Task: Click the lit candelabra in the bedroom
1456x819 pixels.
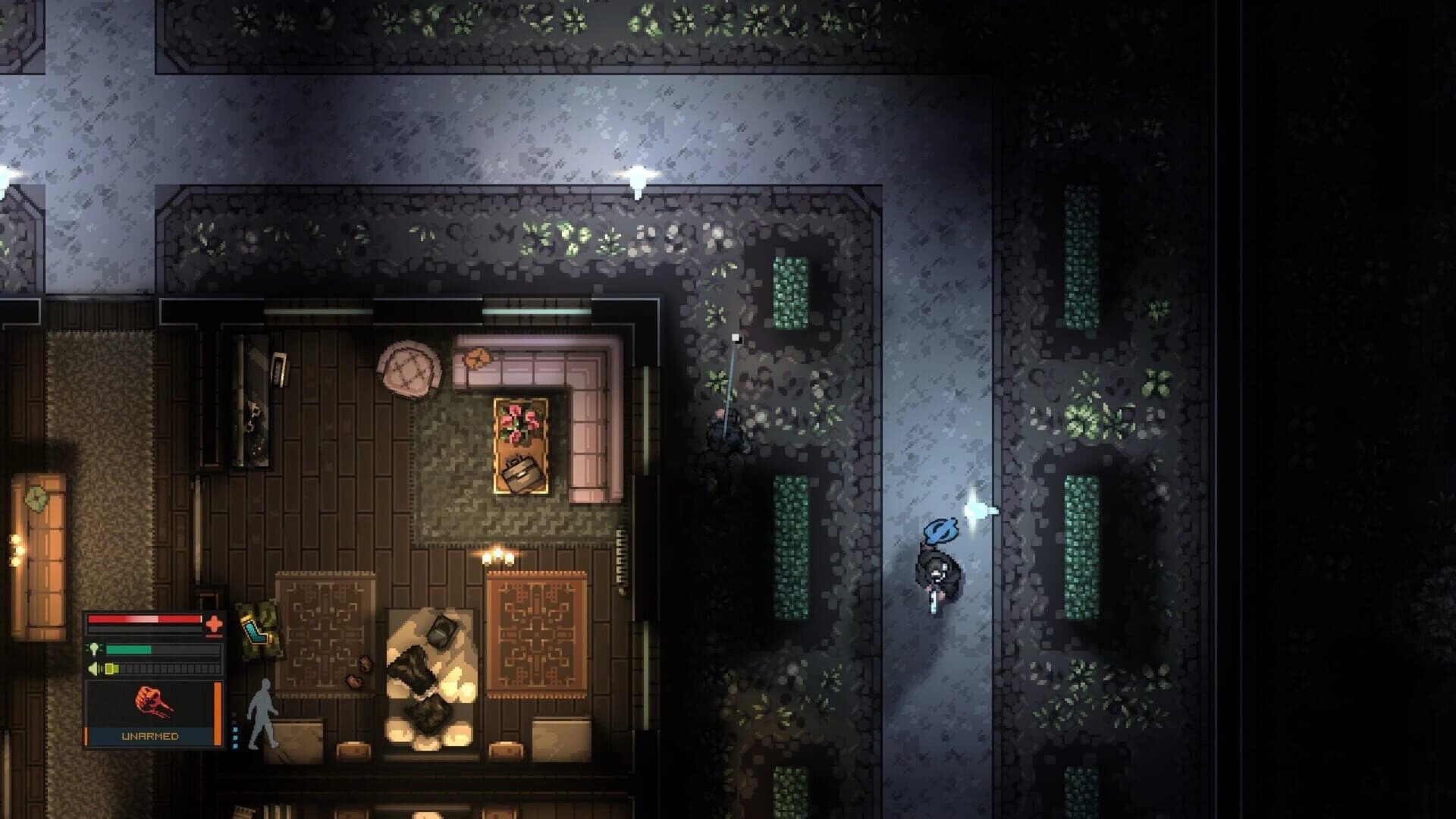Action: click(497, 556)
